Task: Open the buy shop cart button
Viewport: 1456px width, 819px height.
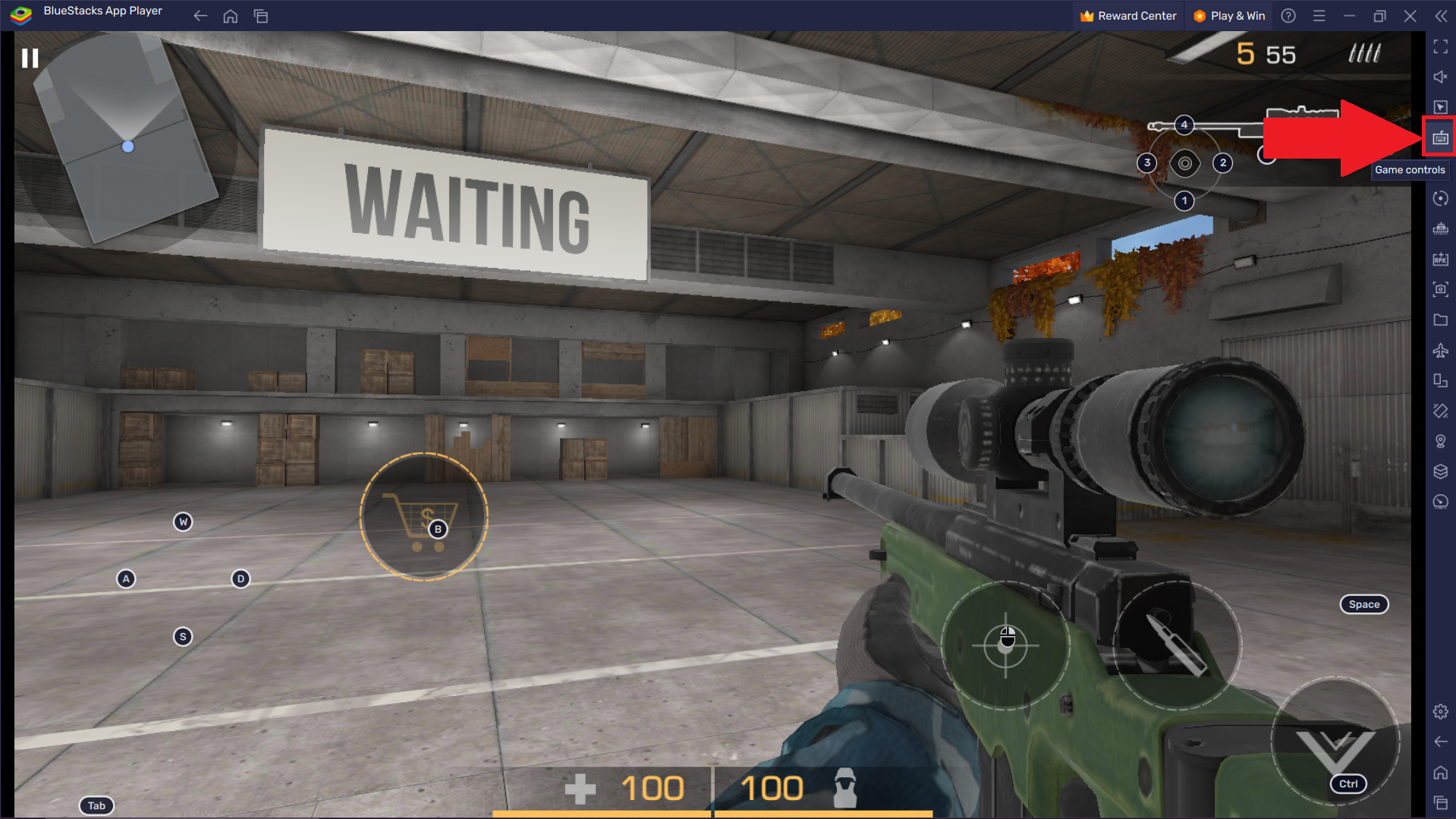Action: 423,517
